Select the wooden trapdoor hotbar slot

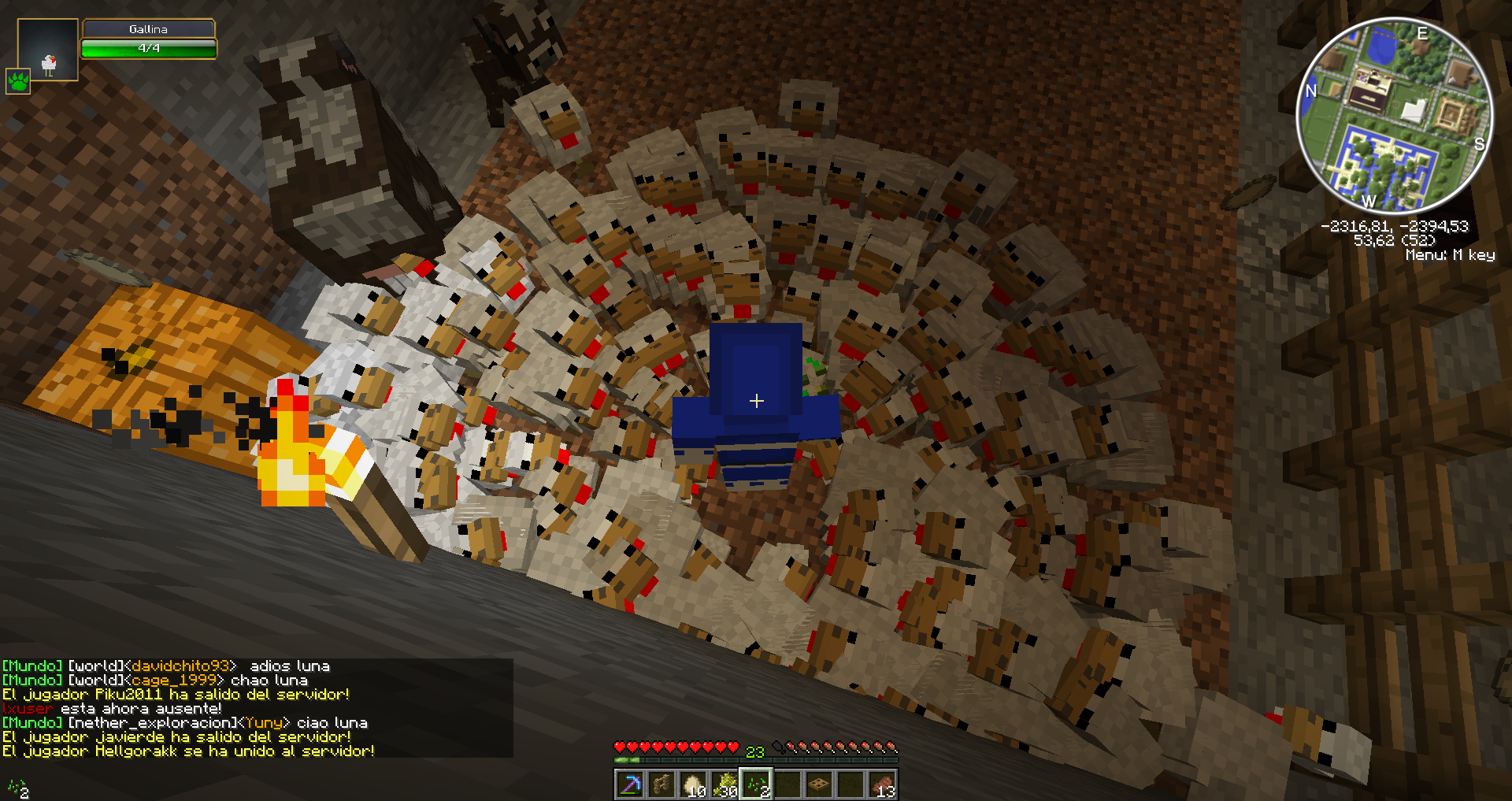click(x=819, y=784)
